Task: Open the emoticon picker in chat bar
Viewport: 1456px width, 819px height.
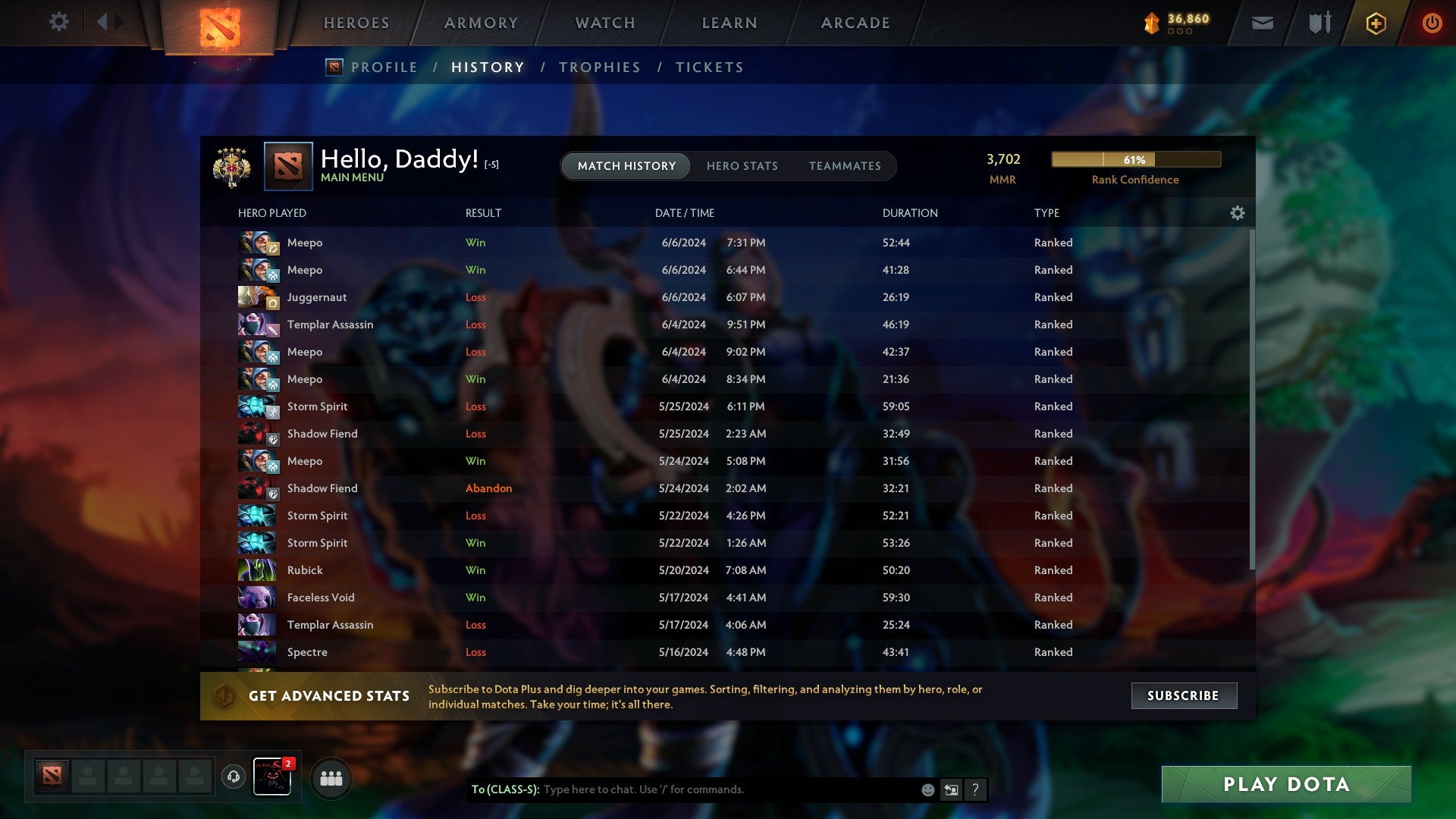Action: pos(927,789)
